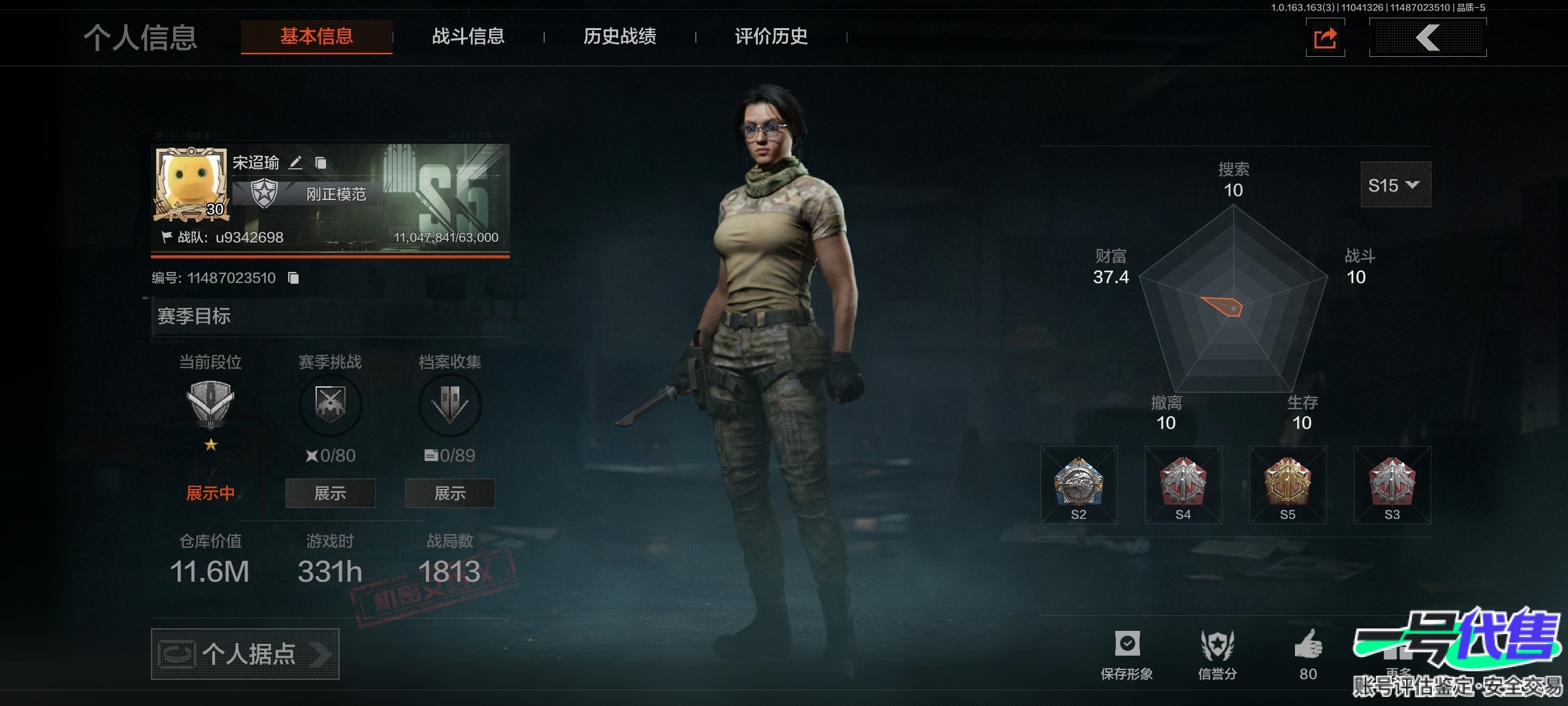Viewport: 1568px width, 706px height.
Task: Click the 基本信息 tab
Action: [x=317, y=37]
